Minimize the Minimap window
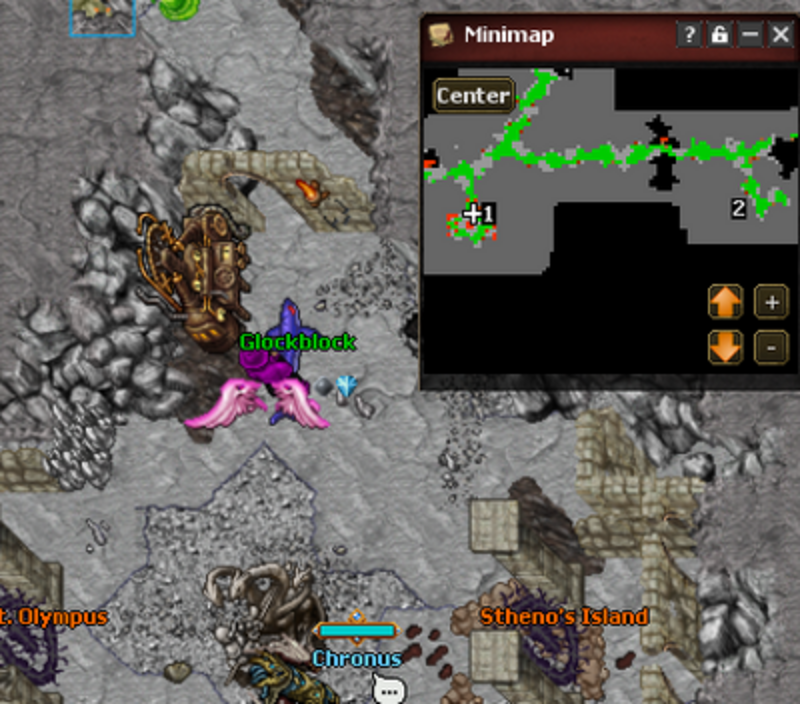 (x=750, y=35)
